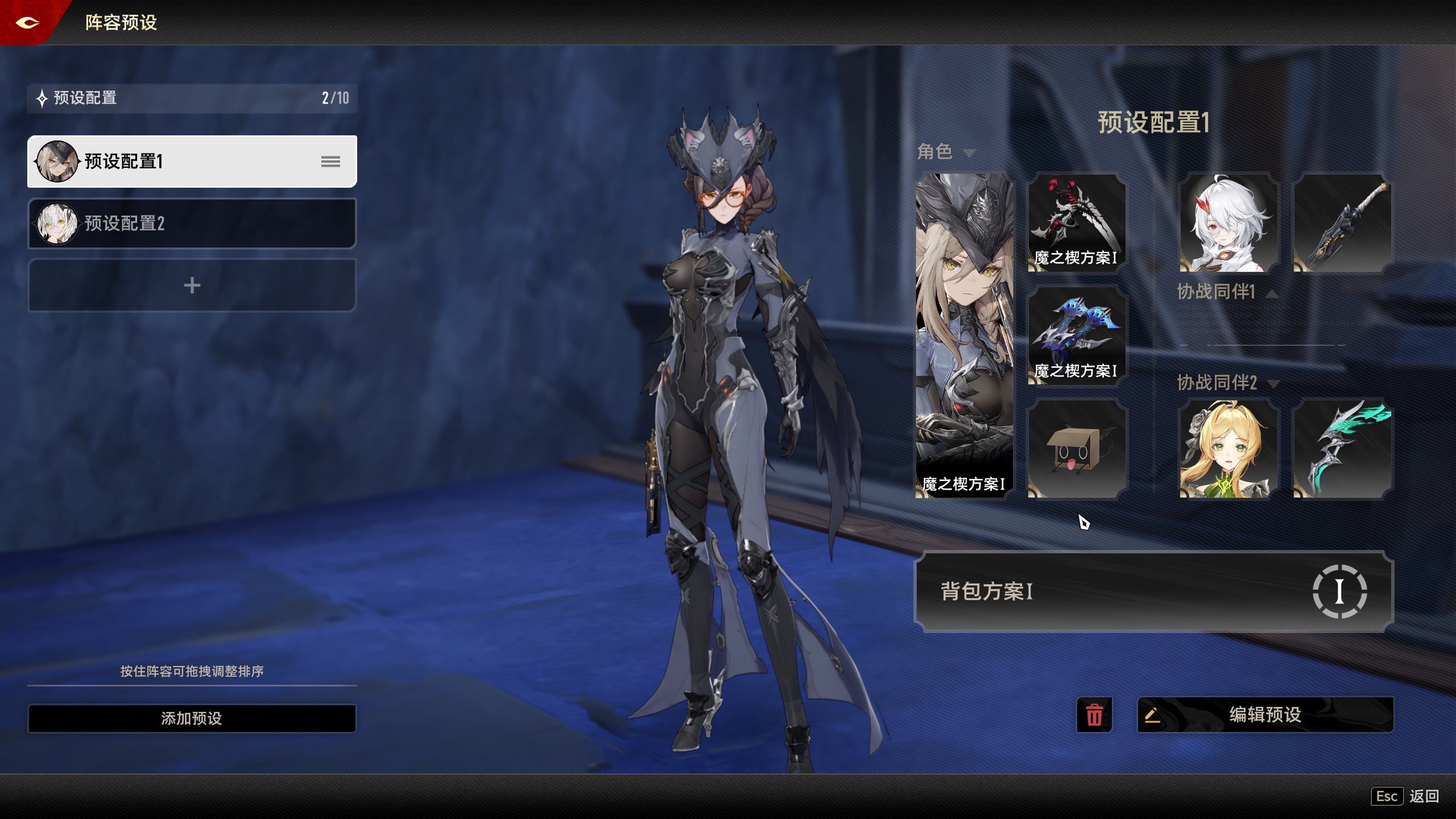Open the 背包方案I backpack plan

pos(1153,591)
